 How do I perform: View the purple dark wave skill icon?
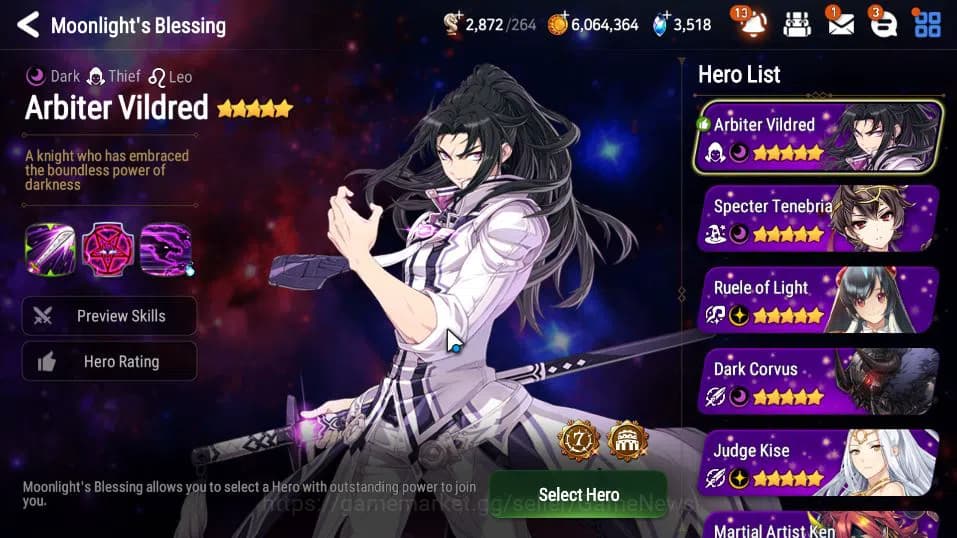[x=166, y=249]
